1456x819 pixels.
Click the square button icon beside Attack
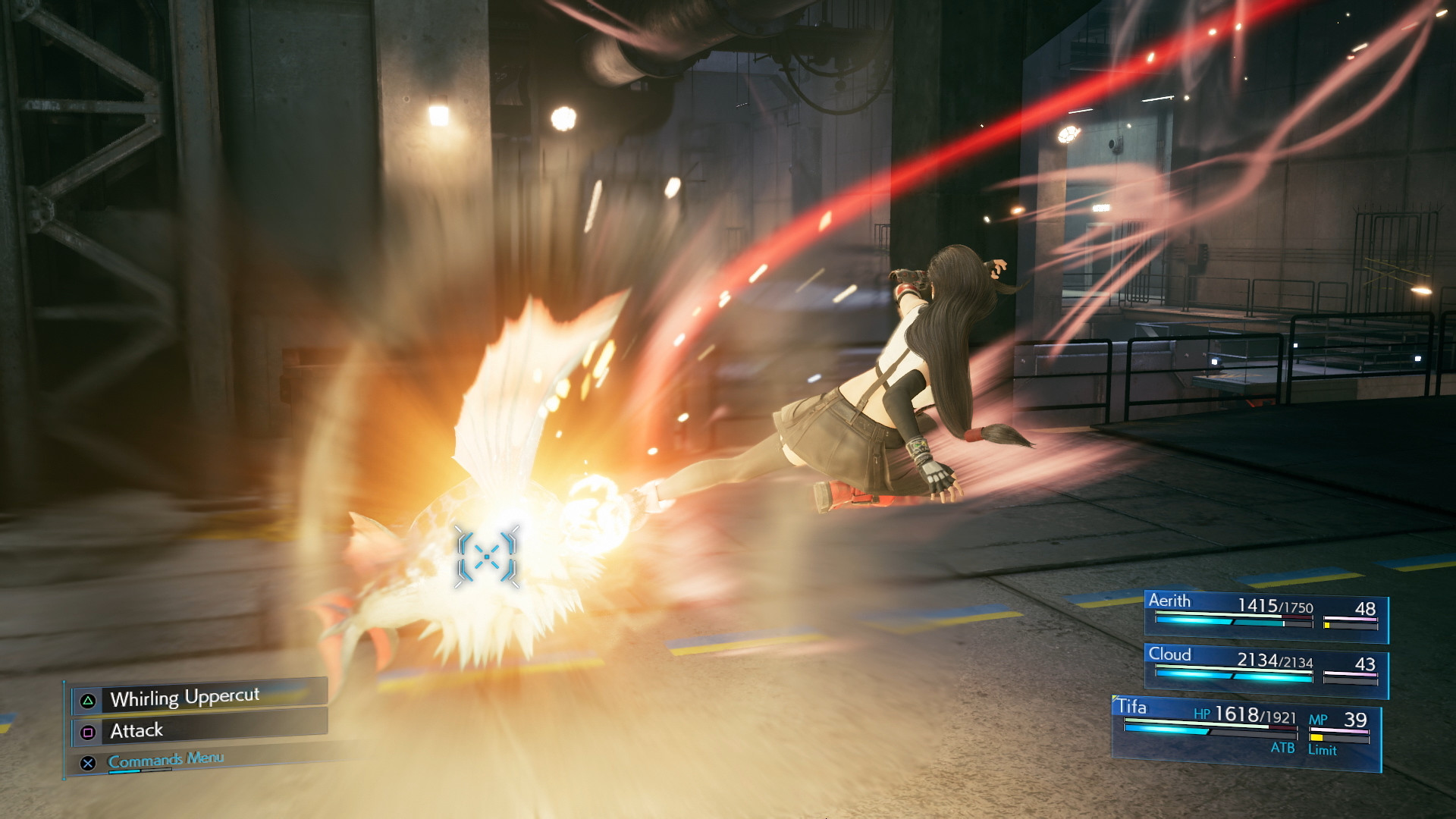coord(88,731)
